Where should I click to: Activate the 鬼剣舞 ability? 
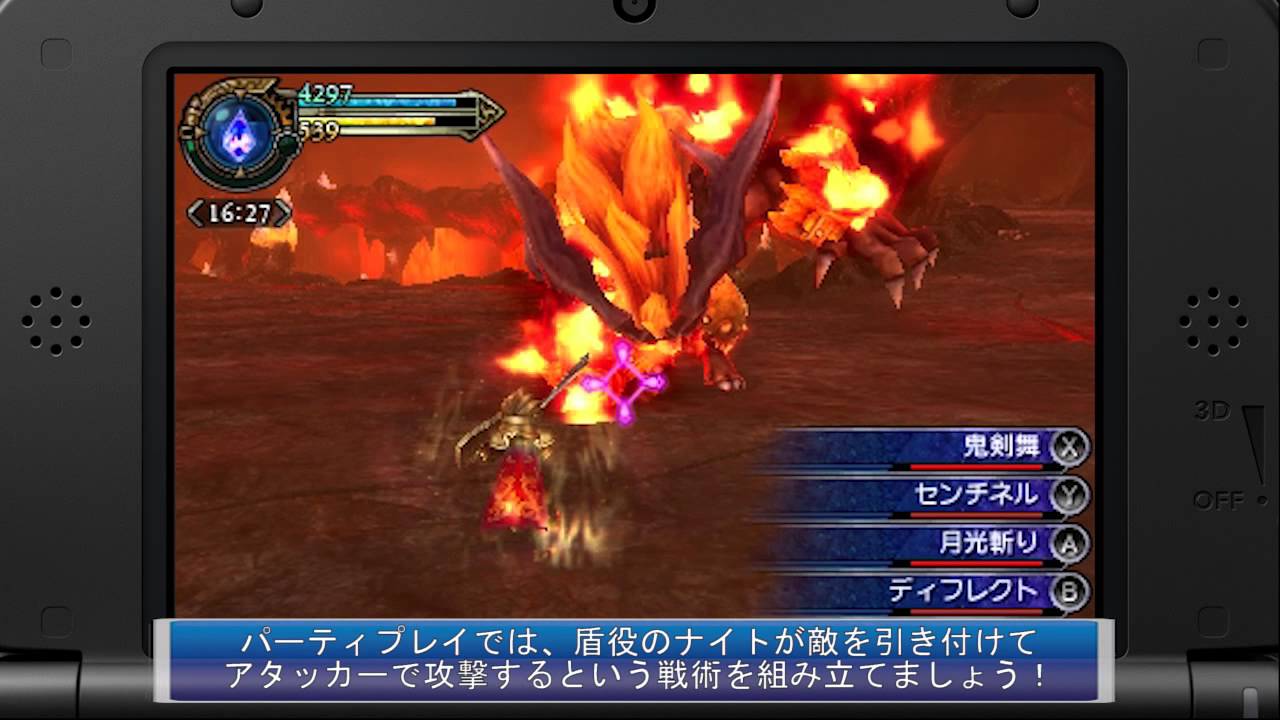point(1000,447)
